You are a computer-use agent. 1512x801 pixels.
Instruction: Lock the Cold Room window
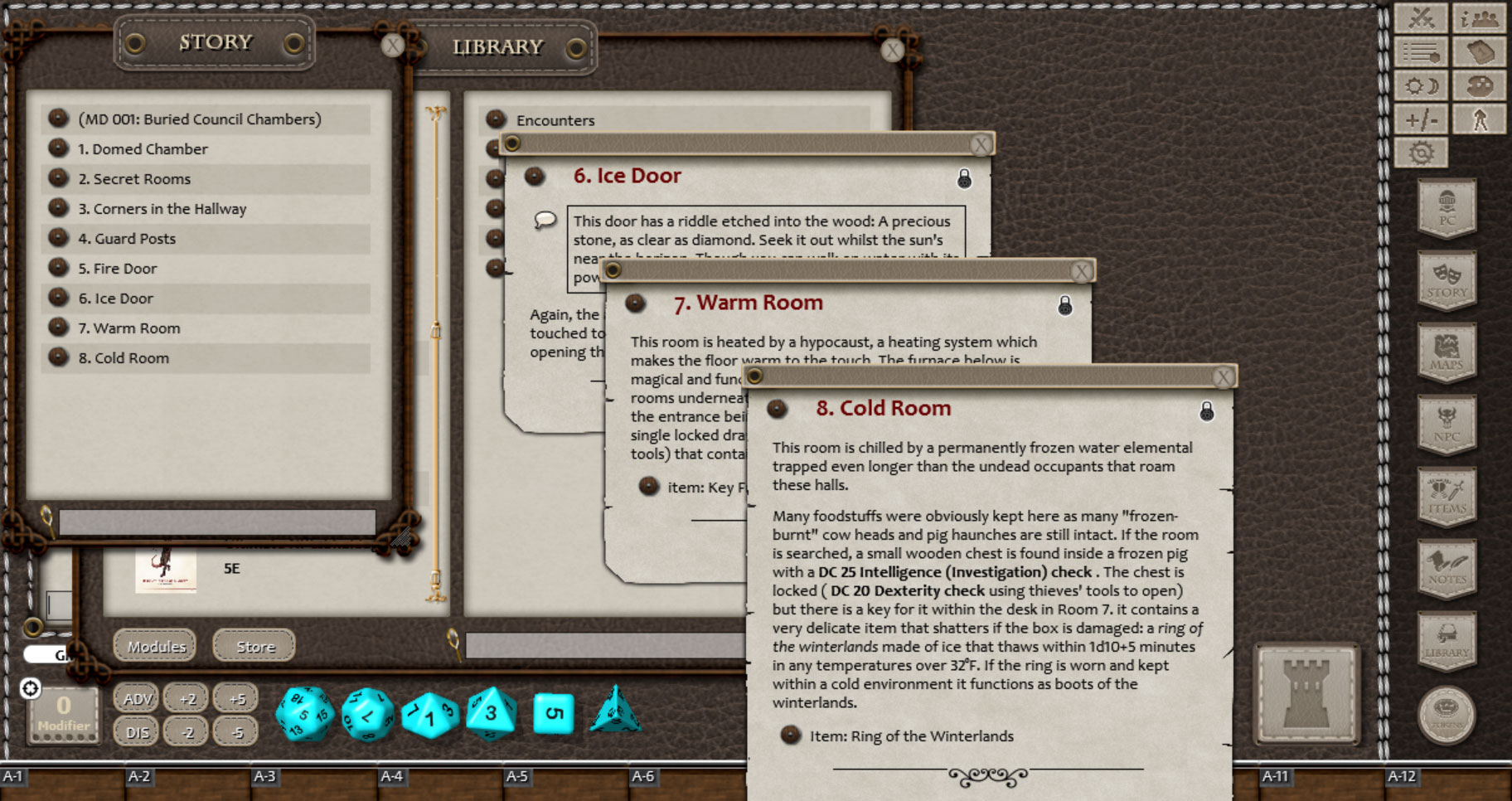click(x=1208, y=412)
